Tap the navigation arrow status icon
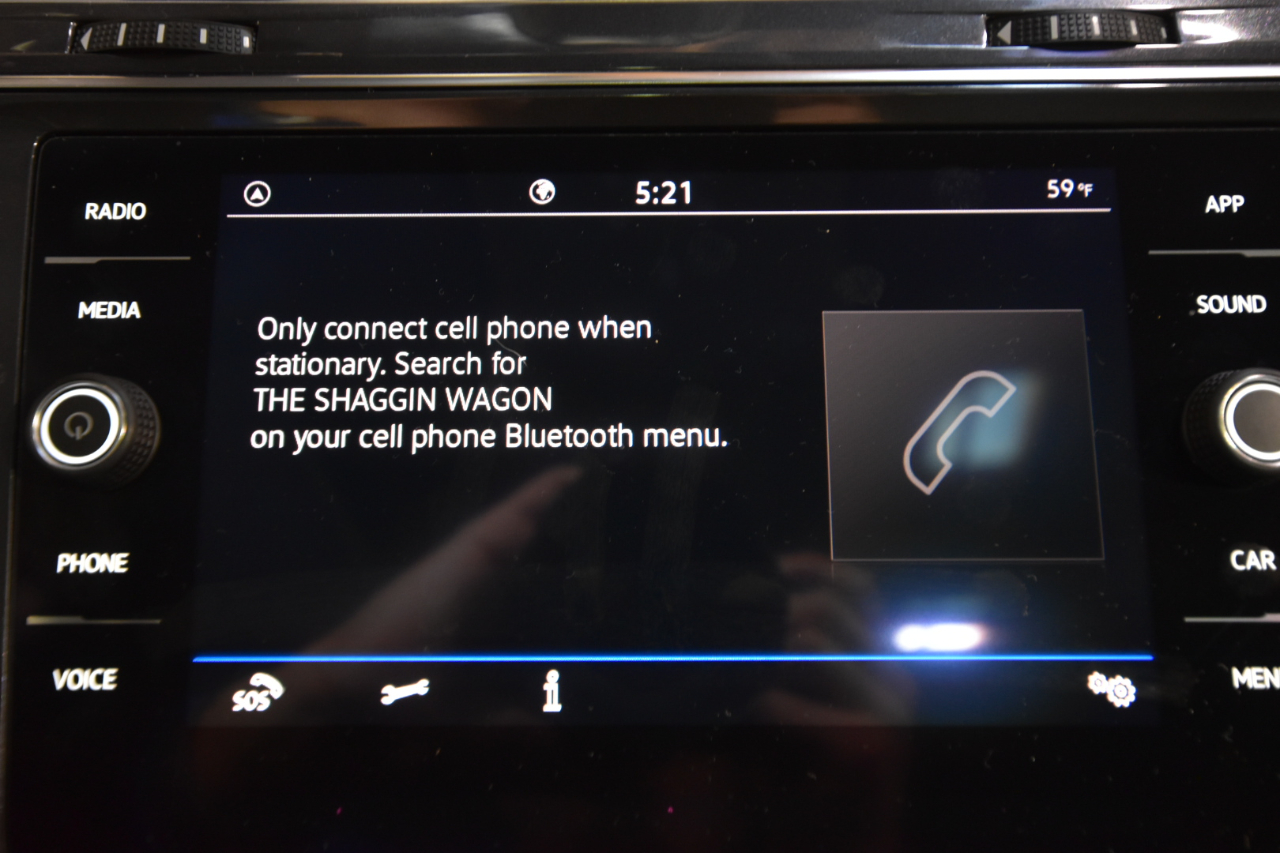The width and height of the screenshot is (1280, 853). pyautogui.click(x=257, y=195)
